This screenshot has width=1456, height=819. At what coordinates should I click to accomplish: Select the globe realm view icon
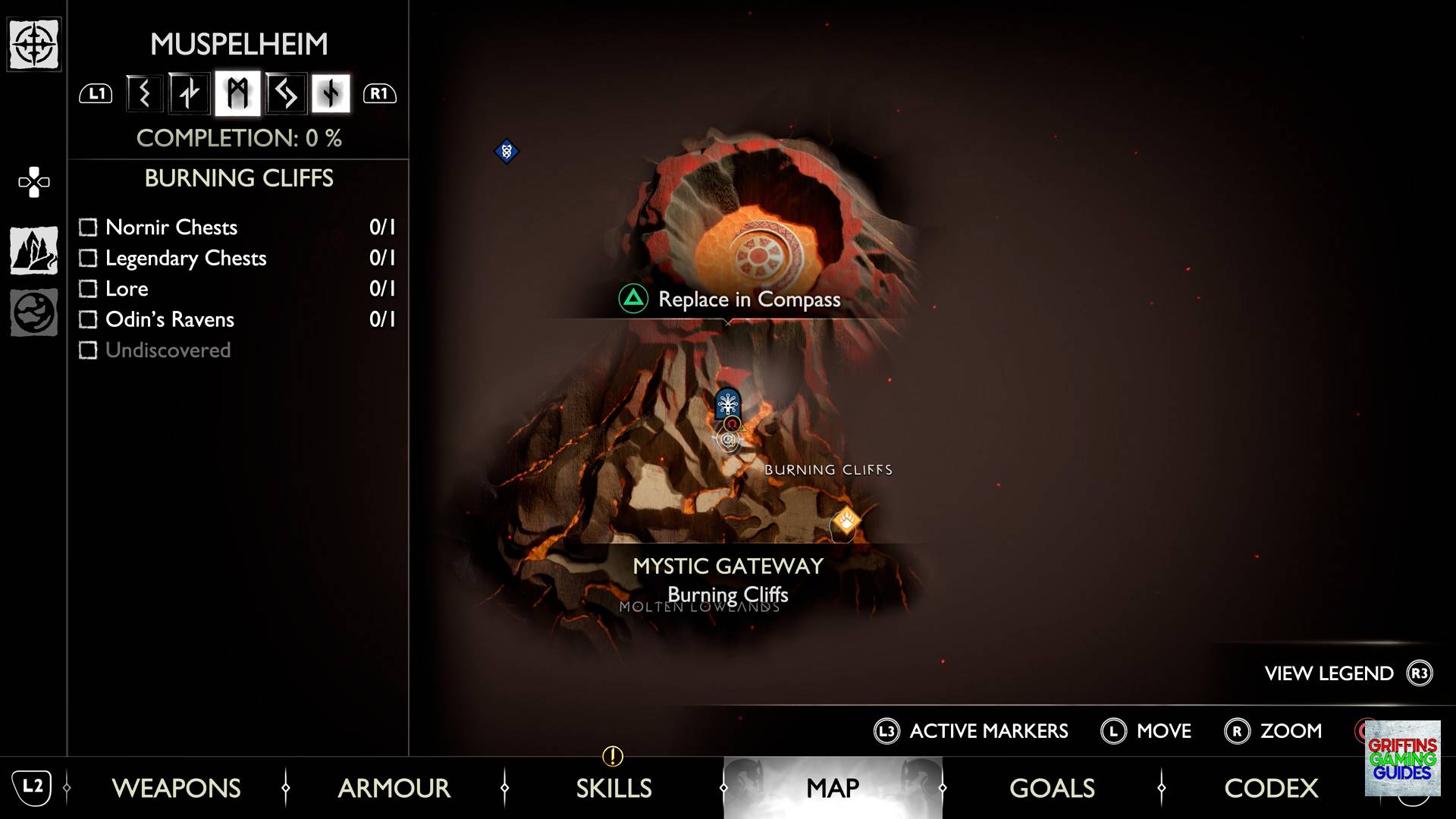point(34,312)
